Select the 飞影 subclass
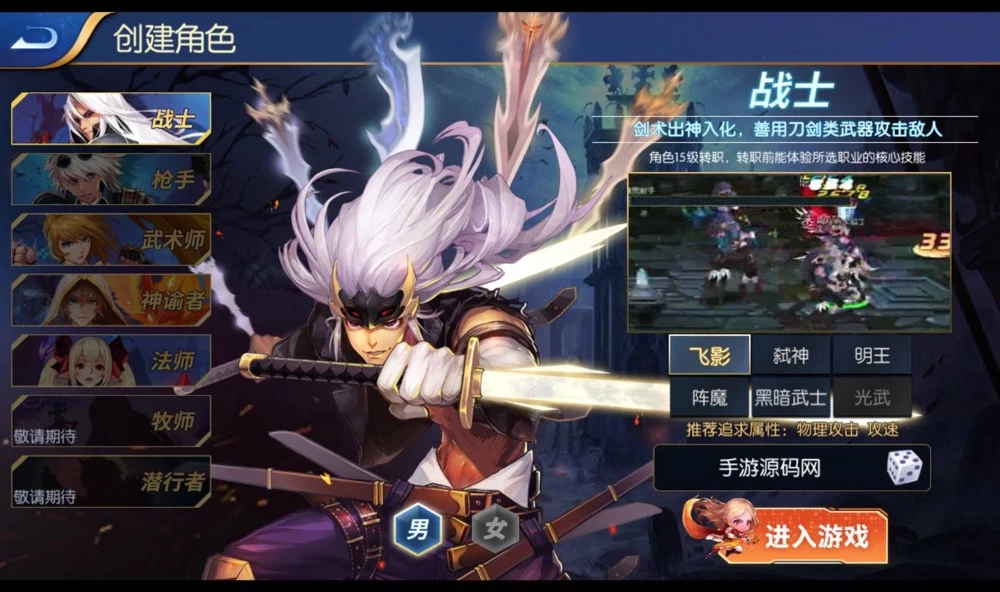Image resolution: width=1000 pixels, height=592 pixels. (x=709, y=355)
